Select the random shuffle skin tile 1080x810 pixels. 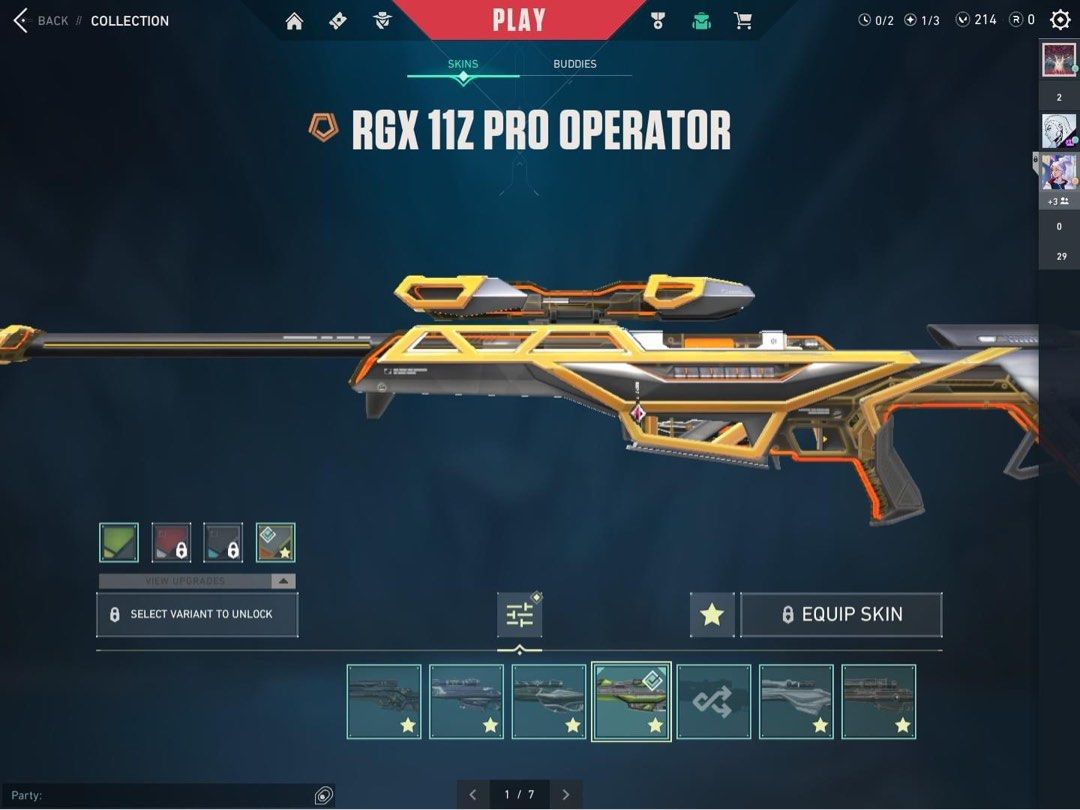[x=714, y=702]
